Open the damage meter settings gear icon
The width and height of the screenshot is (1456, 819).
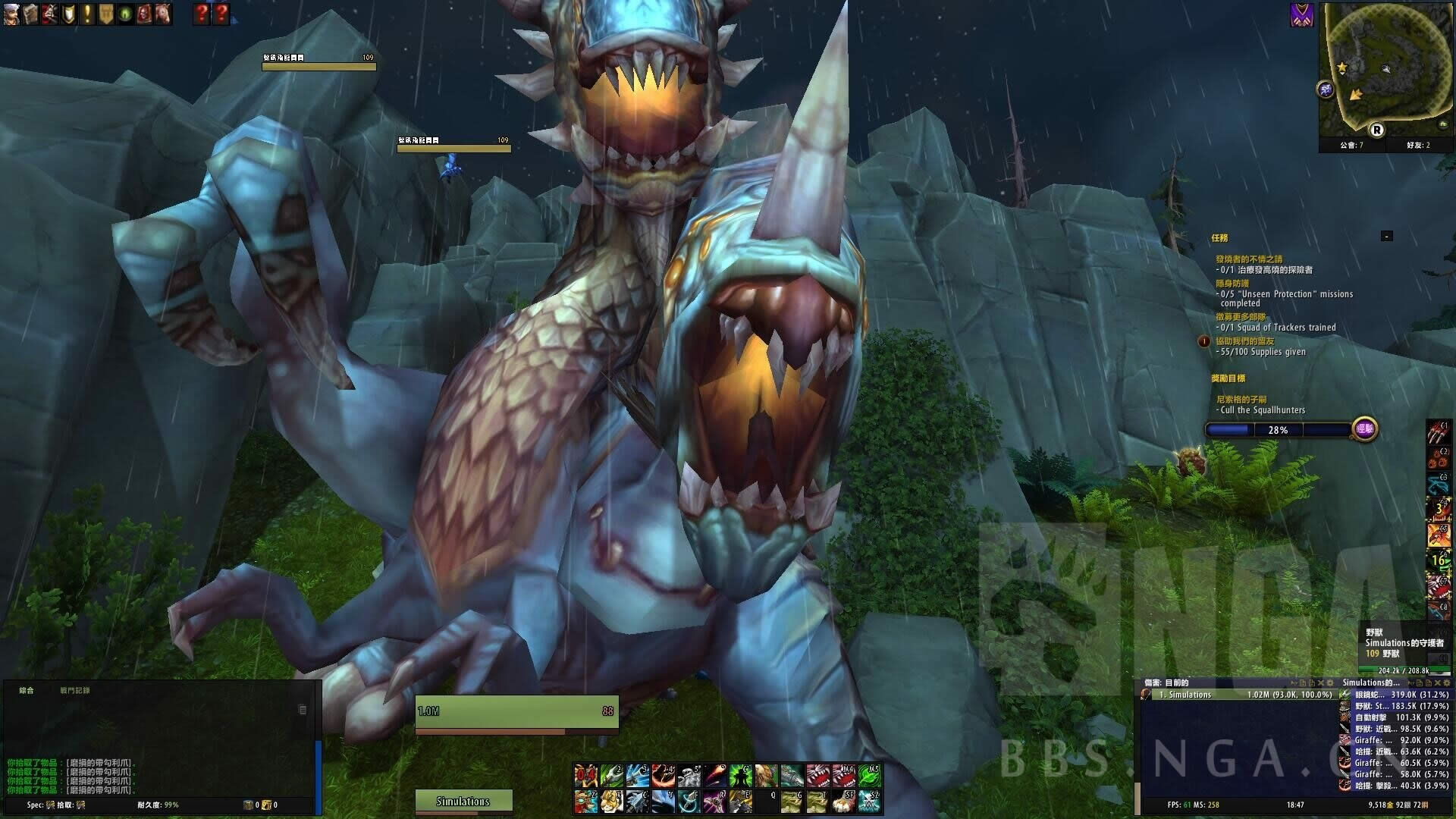[1329, 683]
